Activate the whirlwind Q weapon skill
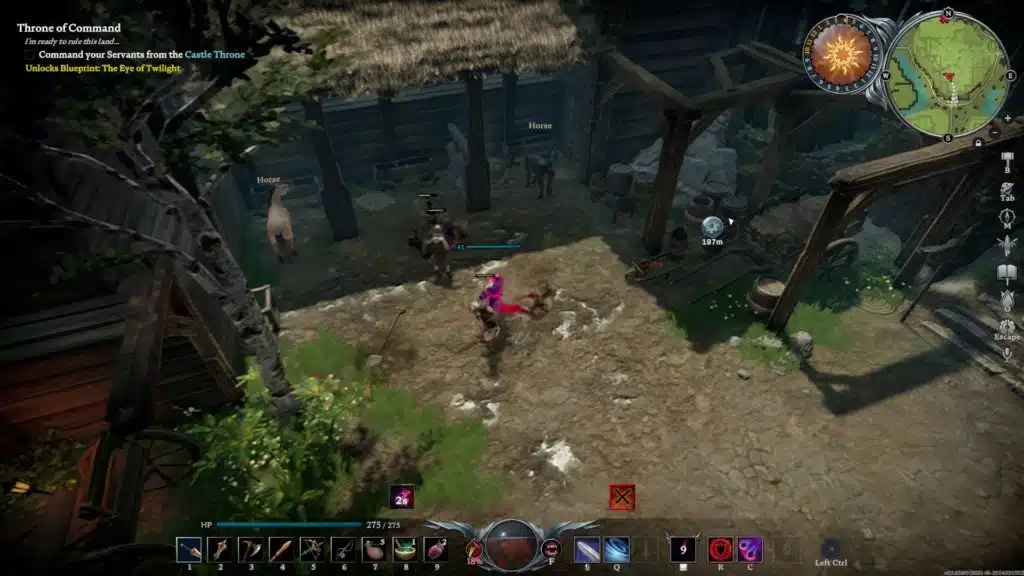1024x576 pixels. pyautogui.click(x=617, y=549)
